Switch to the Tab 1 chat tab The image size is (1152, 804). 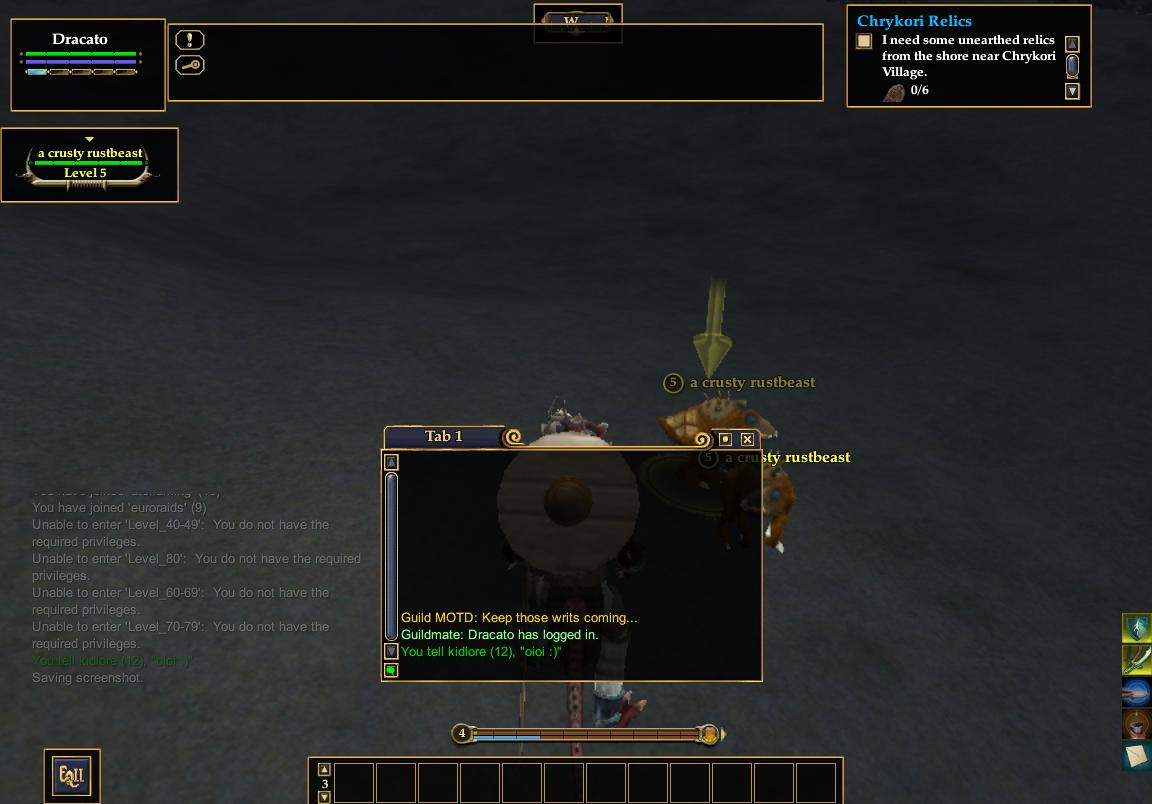(444, 436)
